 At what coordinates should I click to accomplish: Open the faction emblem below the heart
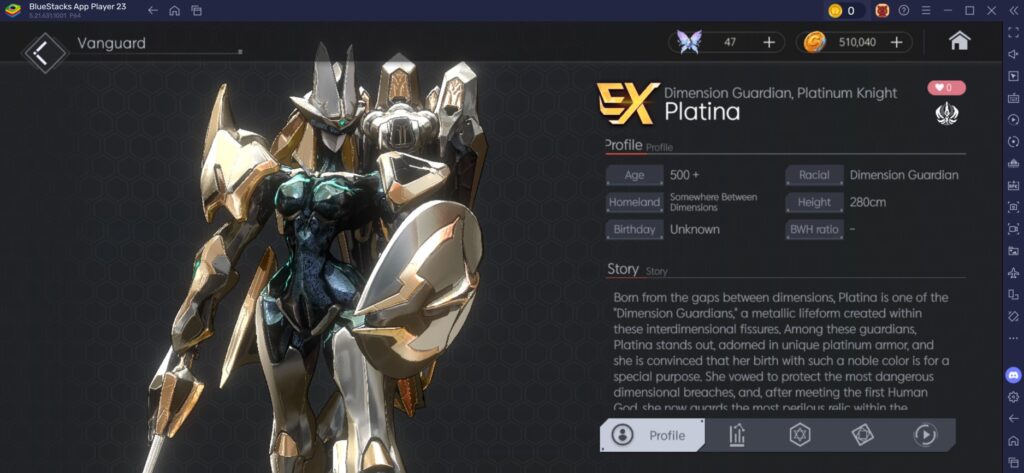tap(946, 114)
